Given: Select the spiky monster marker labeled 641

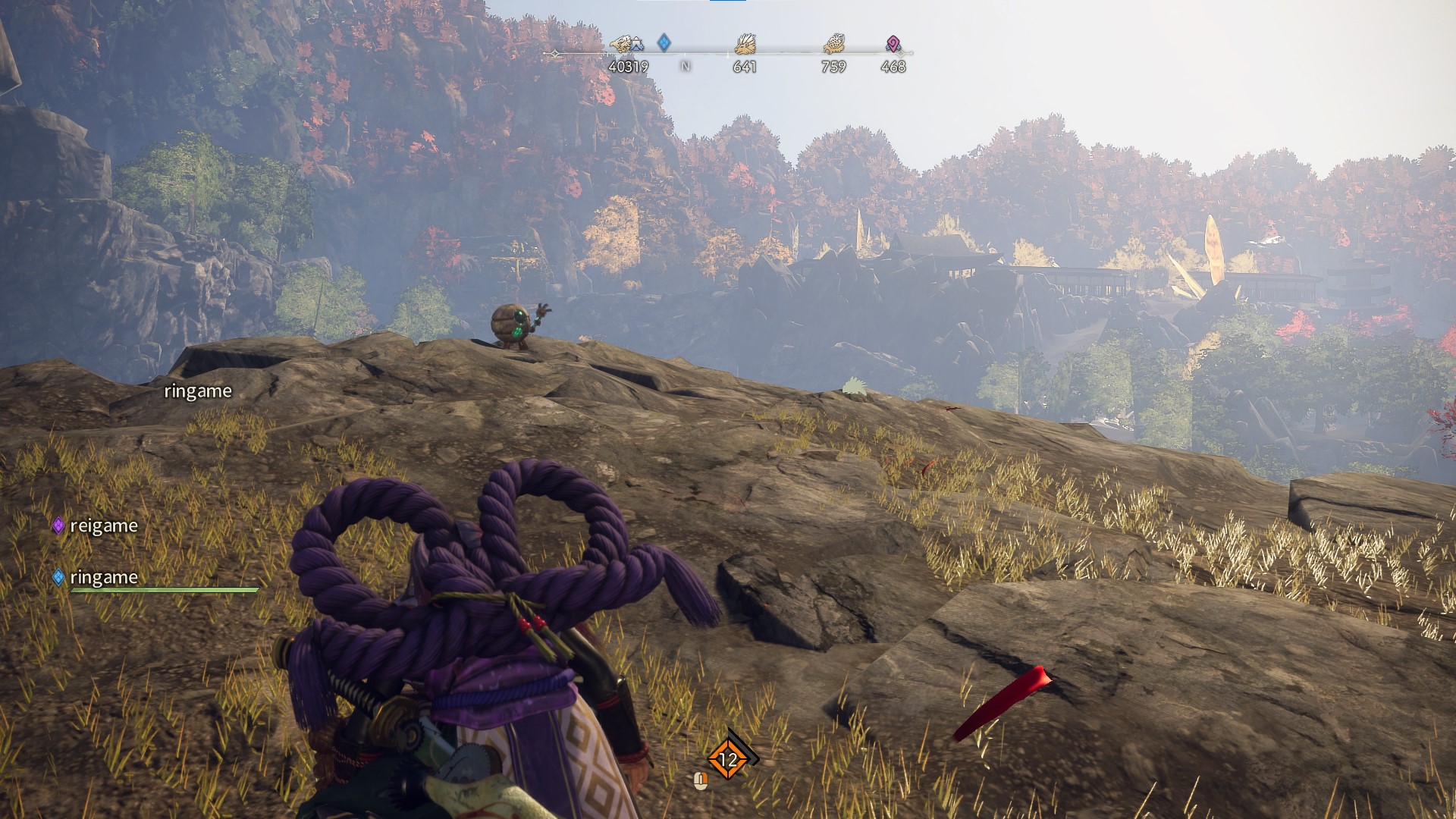Looking at the screenshot, I should tap(745, 45).
